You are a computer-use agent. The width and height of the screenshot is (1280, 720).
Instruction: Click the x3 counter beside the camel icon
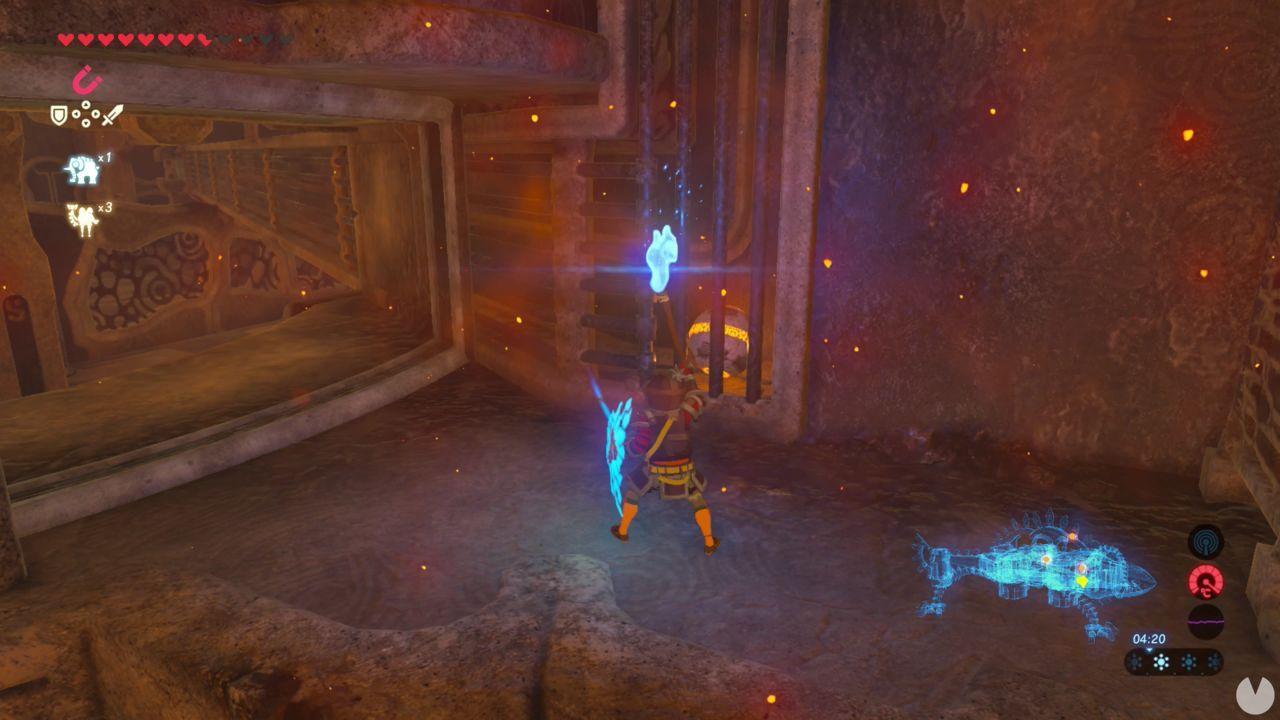[104, 211]
